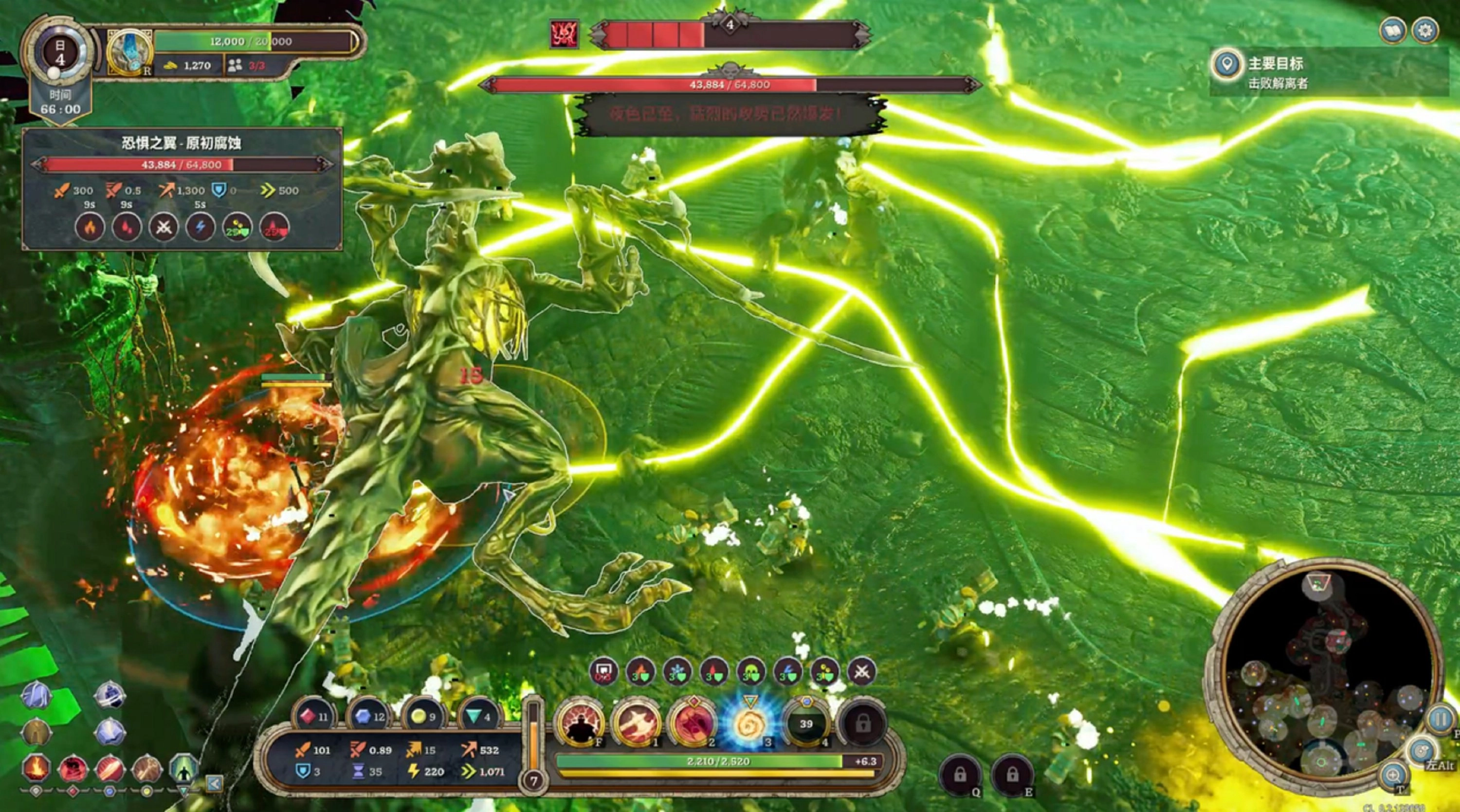Activate the red axe ability in slot 2
Image resolution: width=1460 pixels, height=812 pixels.
693,723
